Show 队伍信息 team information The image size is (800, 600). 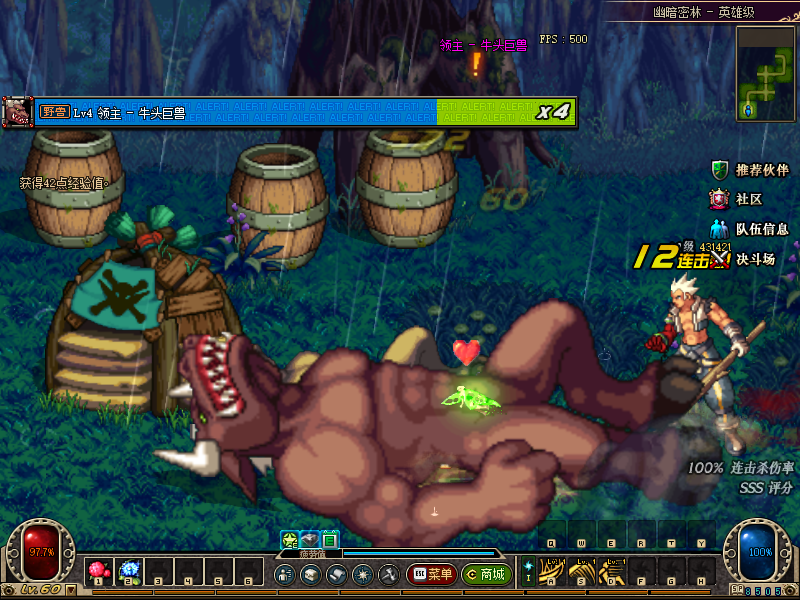click(752, 229)
